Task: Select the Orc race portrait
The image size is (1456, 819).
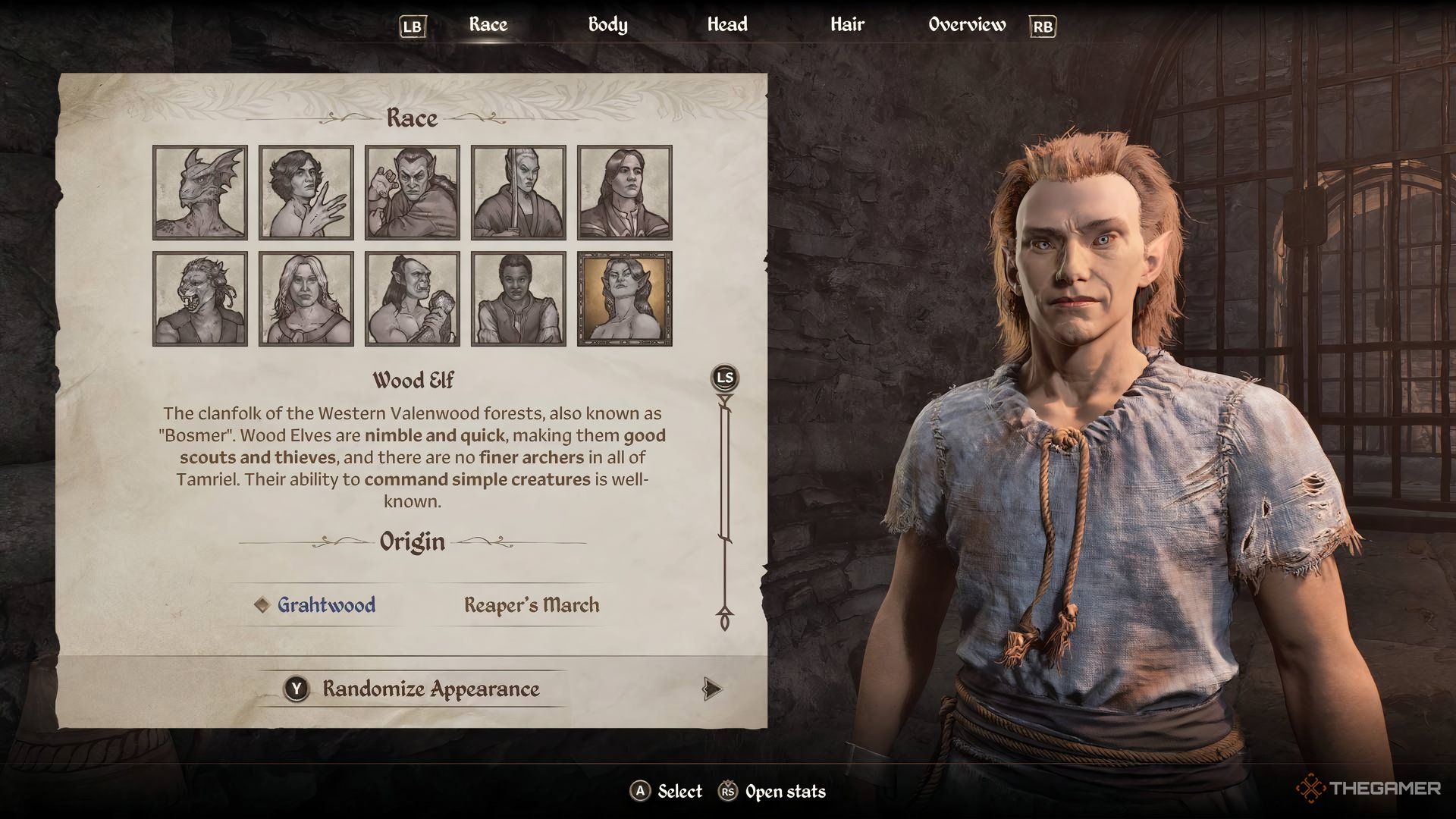Action: click(411, 297)
